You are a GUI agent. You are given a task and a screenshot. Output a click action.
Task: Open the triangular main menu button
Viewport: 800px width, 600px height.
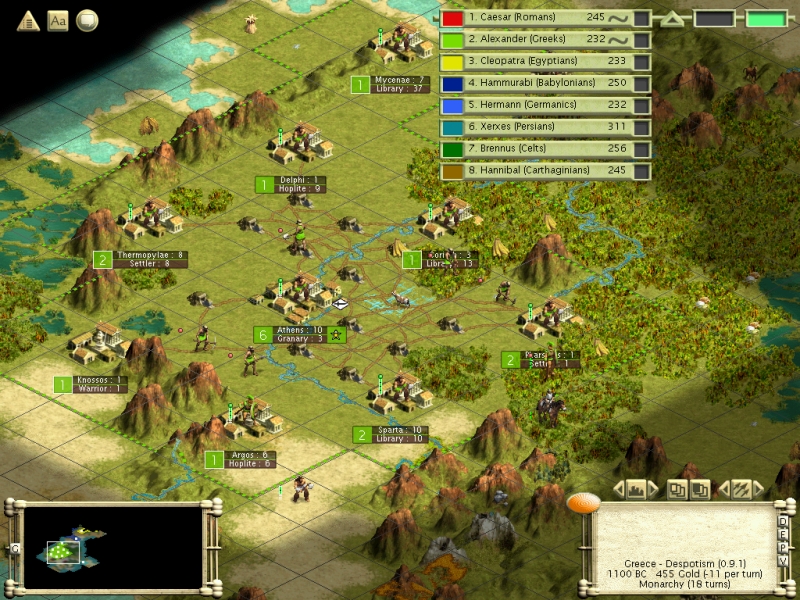pos(27,19)
